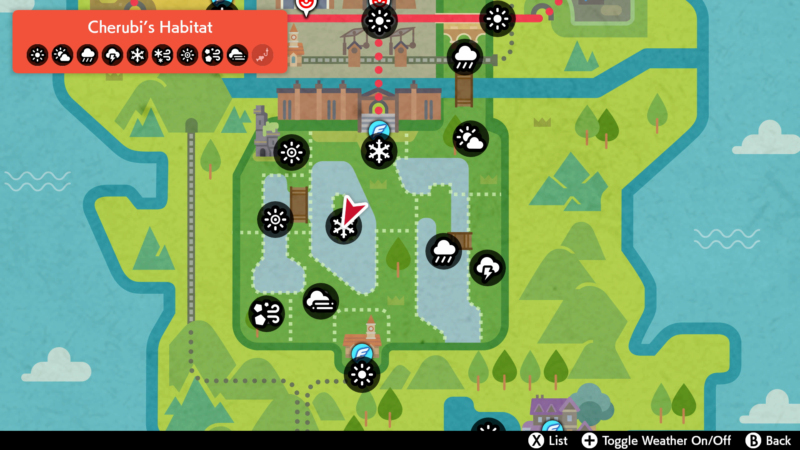Click the thunderstorm weather marker on the map
This screenshot has width=800, height=450.
(x=487, y=267)
